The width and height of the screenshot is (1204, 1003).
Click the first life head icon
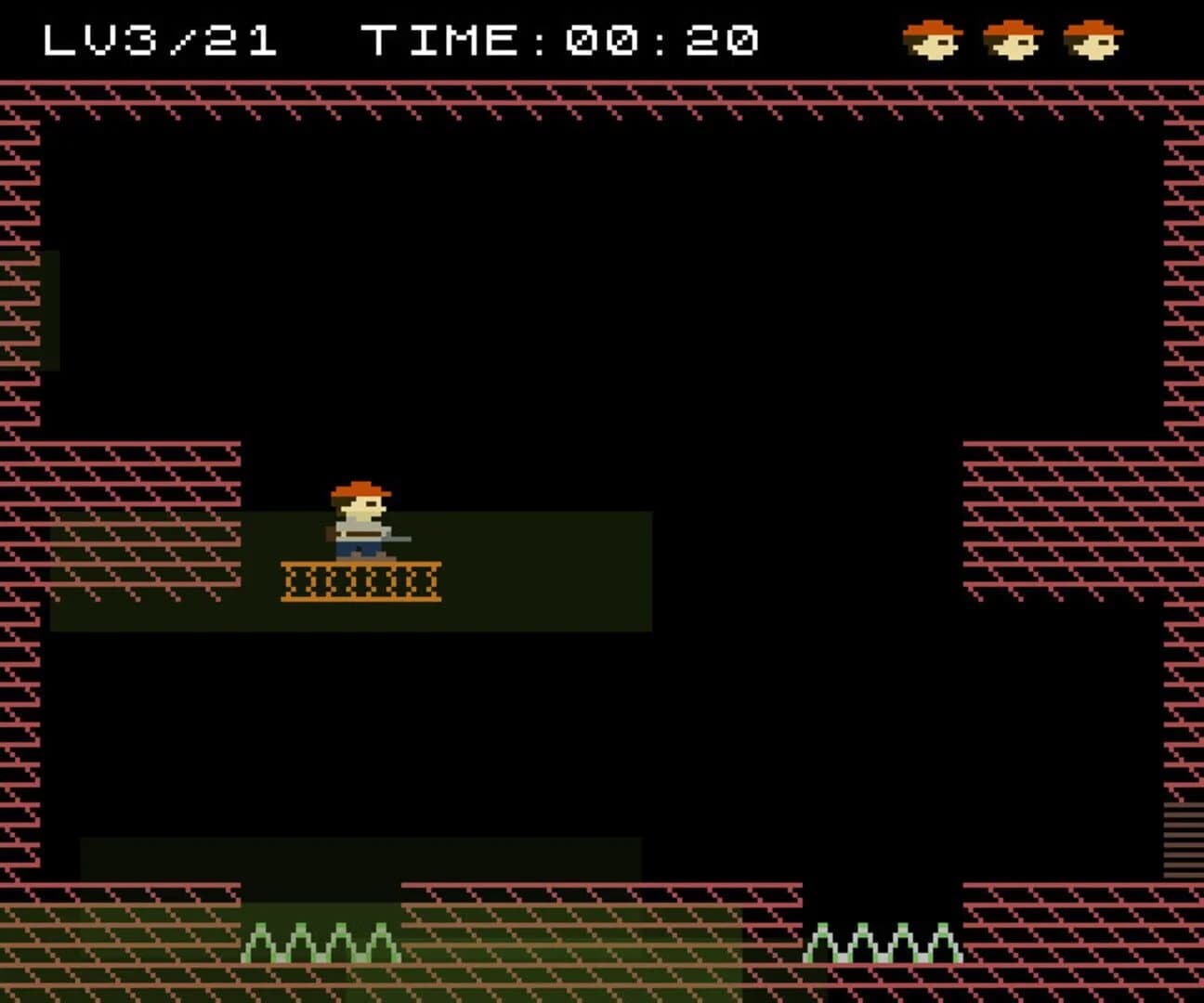[934, 39]
